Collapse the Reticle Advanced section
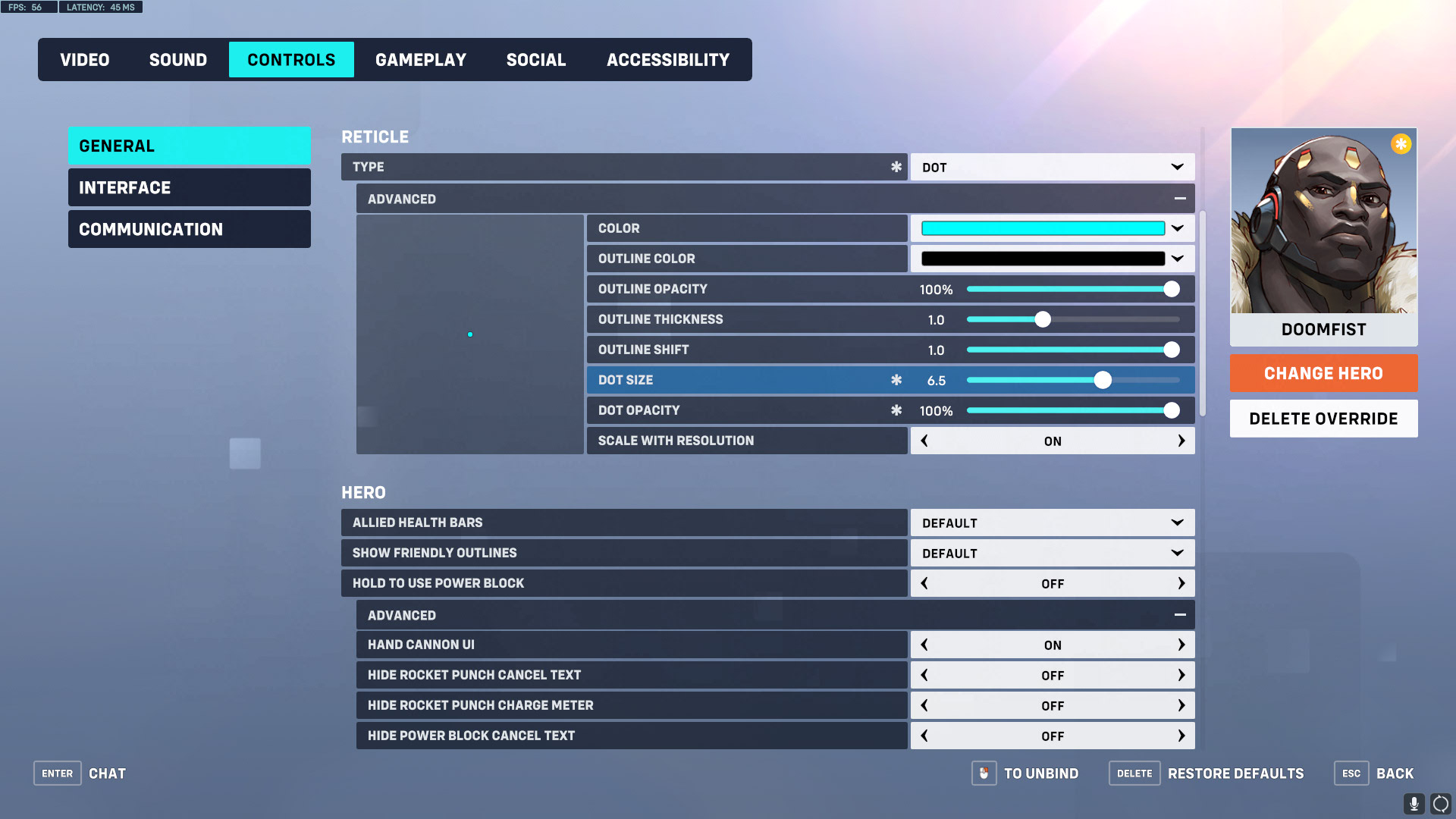 1180,198
